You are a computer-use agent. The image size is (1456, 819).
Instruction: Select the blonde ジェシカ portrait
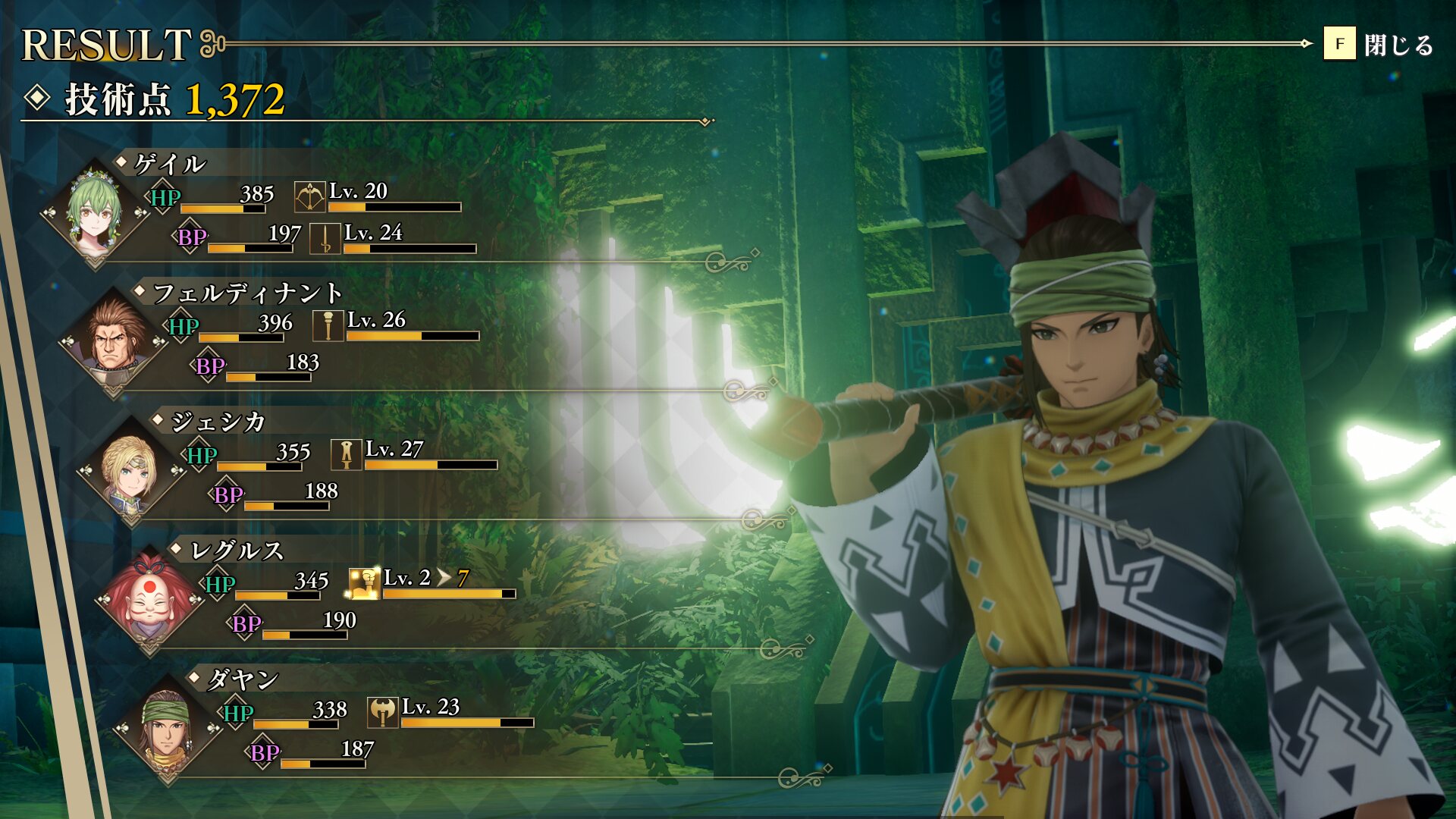(131, 471)
